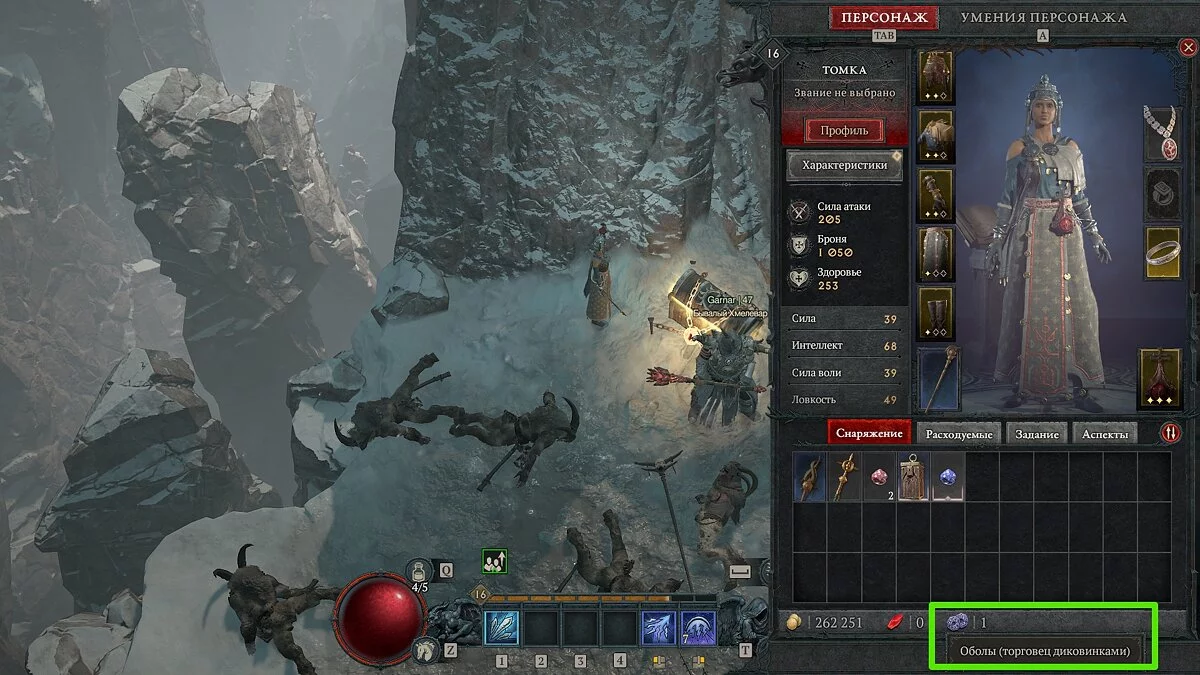Switch to the Снаряжение inventory tab

tap(868, 433)
